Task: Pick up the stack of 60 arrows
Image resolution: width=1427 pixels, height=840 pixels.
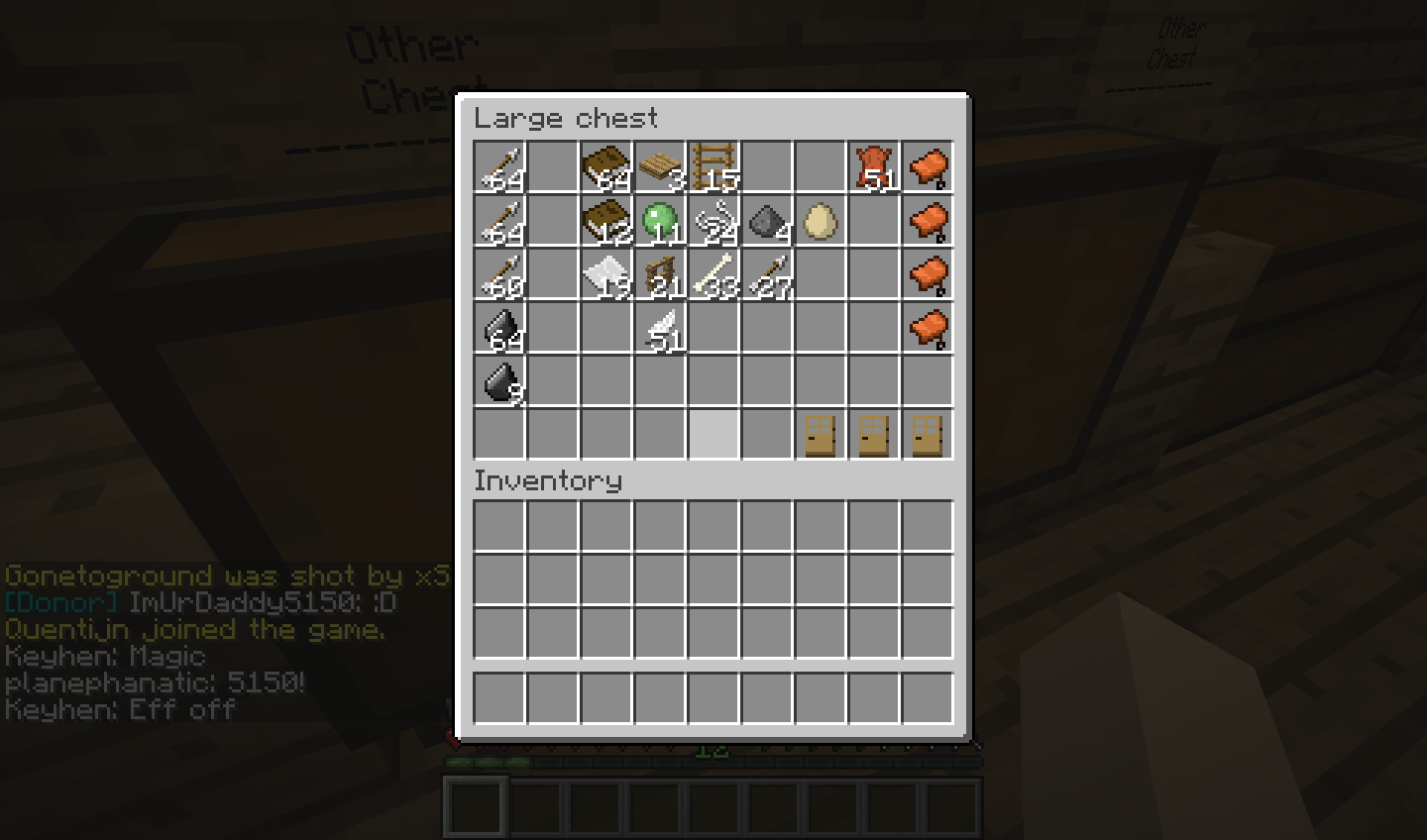Action: (x=499, y=274)
